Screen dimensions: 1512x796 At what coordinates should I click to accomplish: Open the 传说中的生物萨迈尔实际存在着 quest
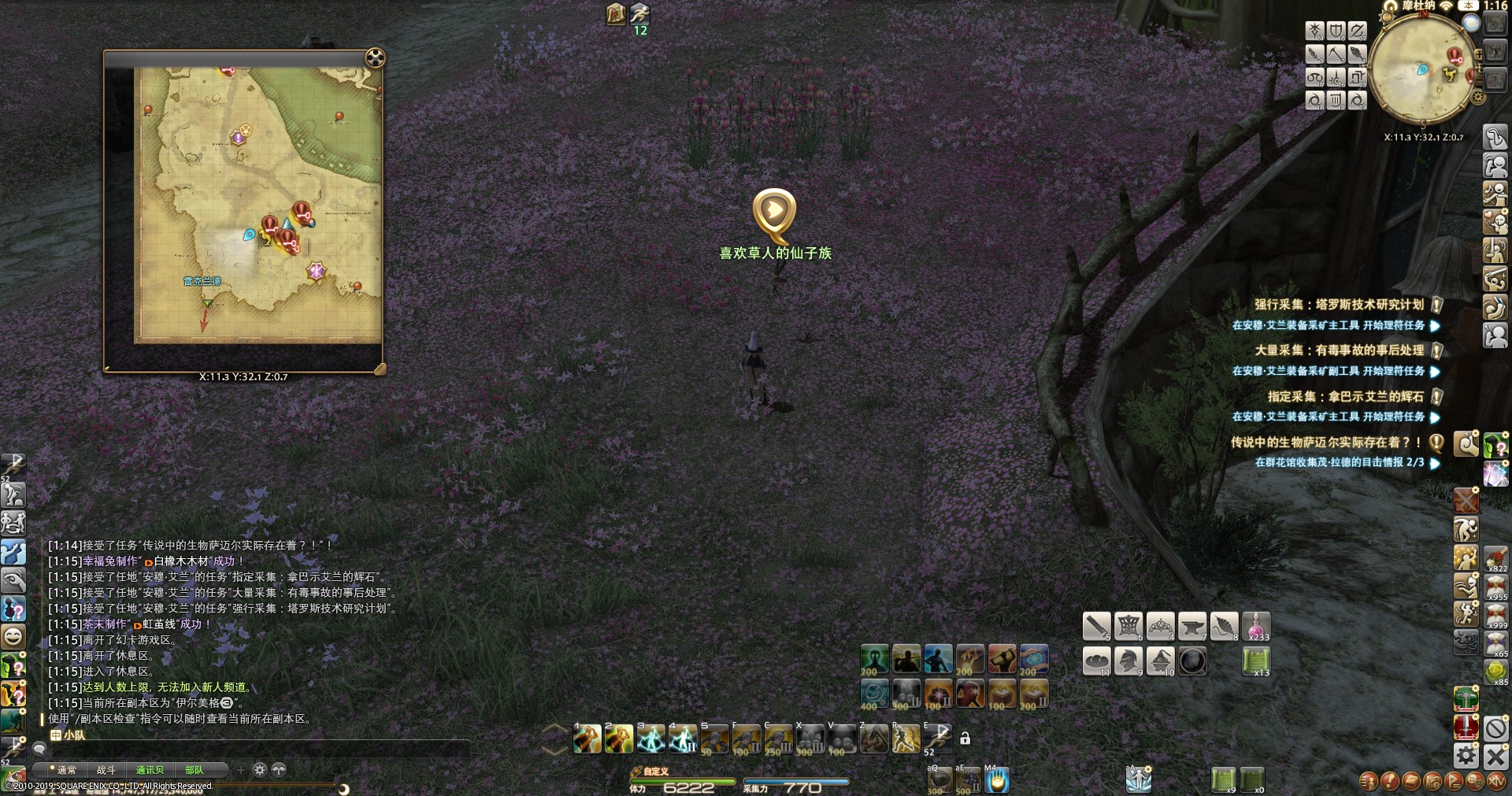click(x=1327, y=442)
